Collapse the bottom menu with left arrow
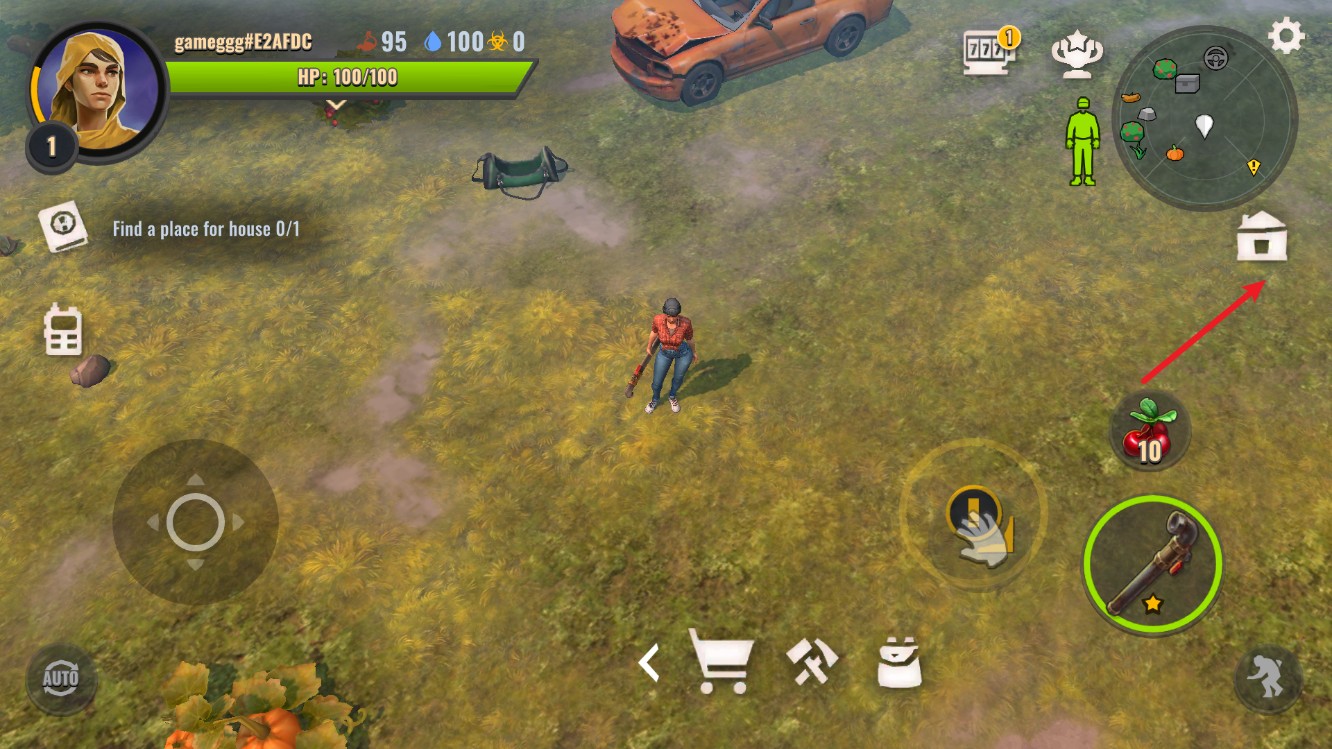This screenshot has height=749, width=1332. point(650,662)
